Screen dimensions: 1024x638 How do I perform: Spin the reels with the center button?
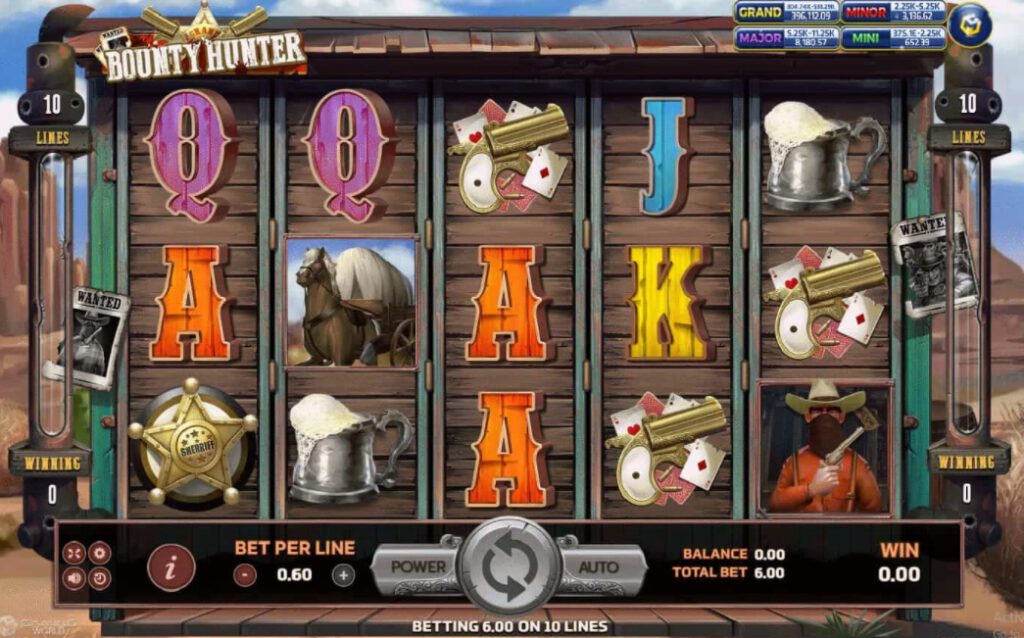[x=510, y=566]
